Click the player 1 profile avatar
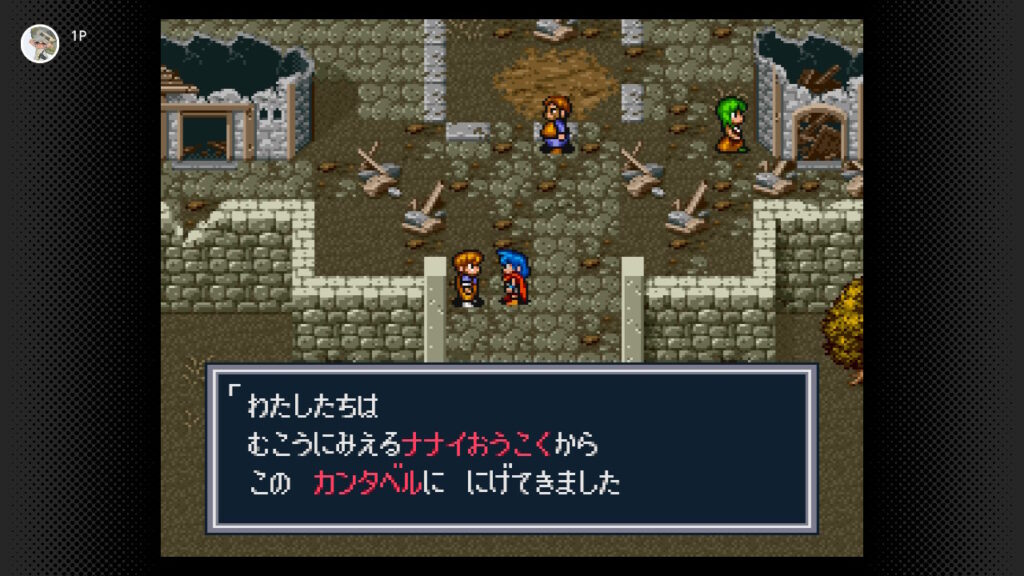Image resolution: width=1024 pixels, height=576 pixels. pyautogui.click(x=40, y=43)
